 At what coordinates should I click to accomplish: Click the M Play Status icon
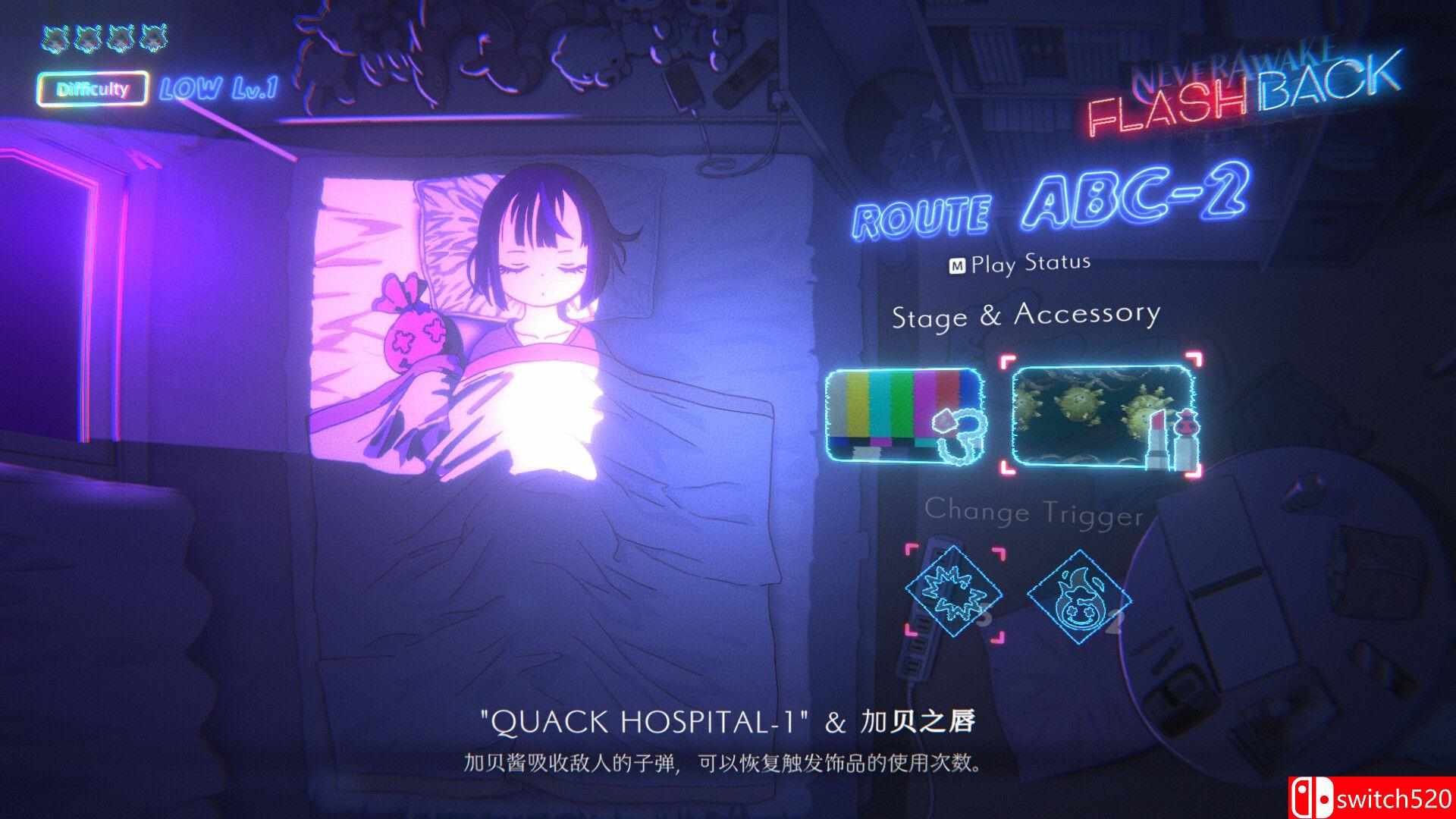point(959,262)
